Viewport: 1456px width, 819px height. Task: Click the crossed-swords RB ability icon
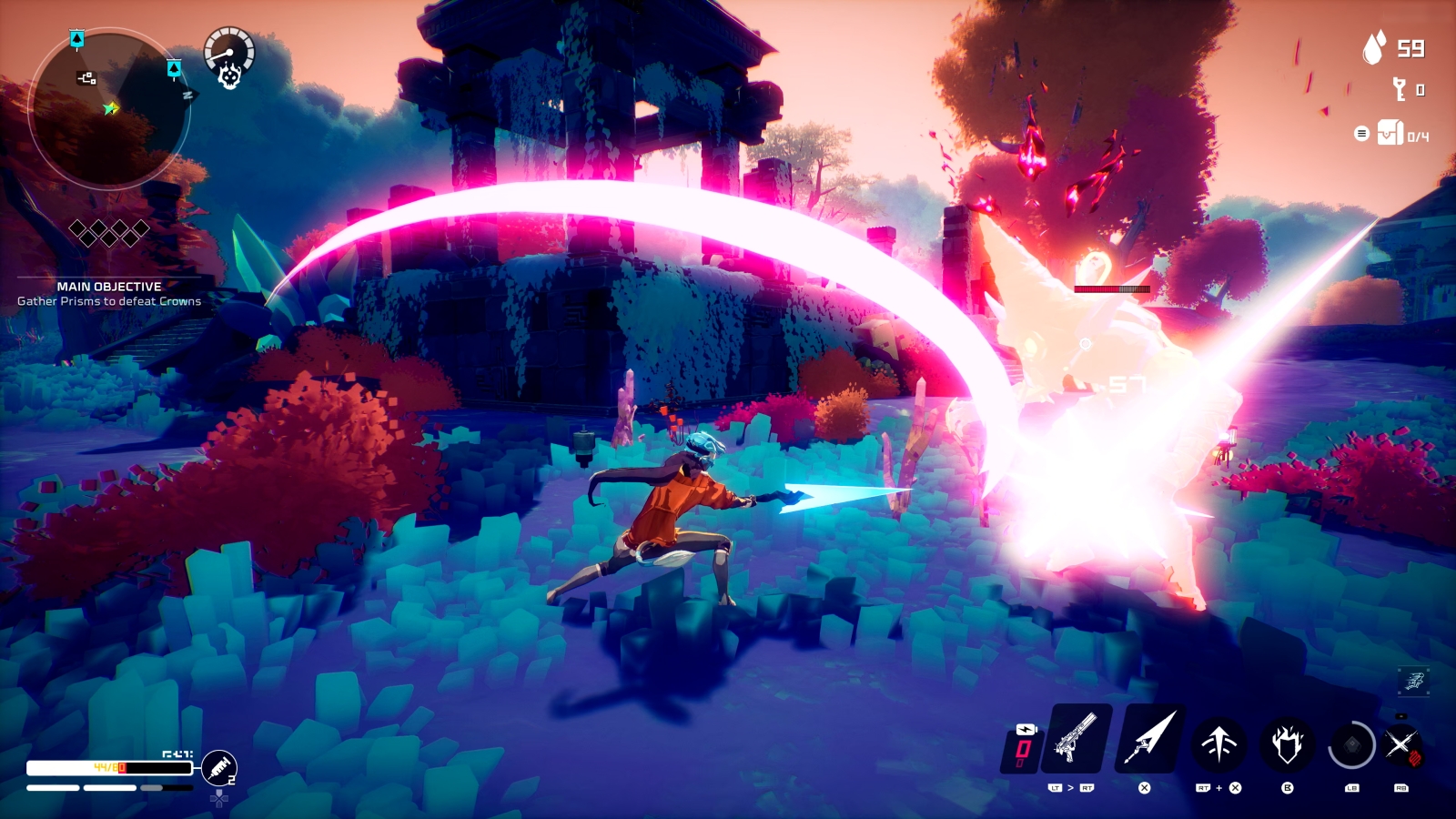(1407, 744)
